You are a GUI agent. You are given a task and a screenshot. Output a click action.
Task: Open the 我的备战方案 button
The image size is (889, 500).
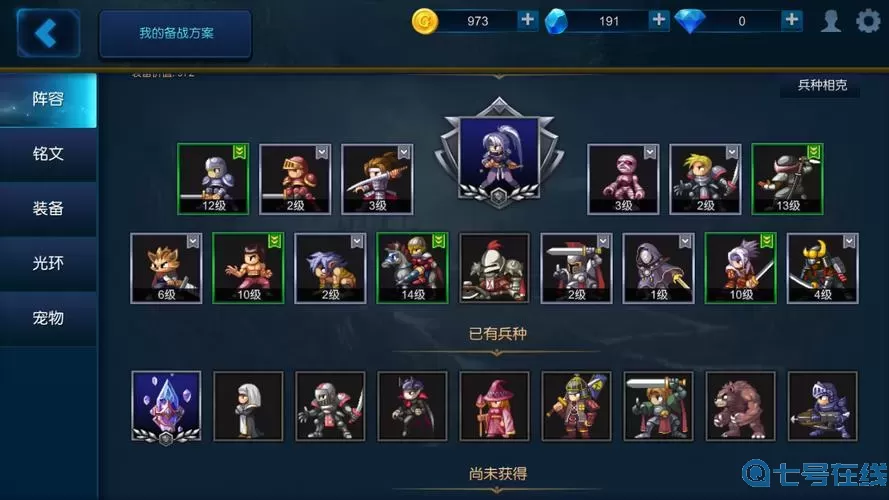click(175, 34)
